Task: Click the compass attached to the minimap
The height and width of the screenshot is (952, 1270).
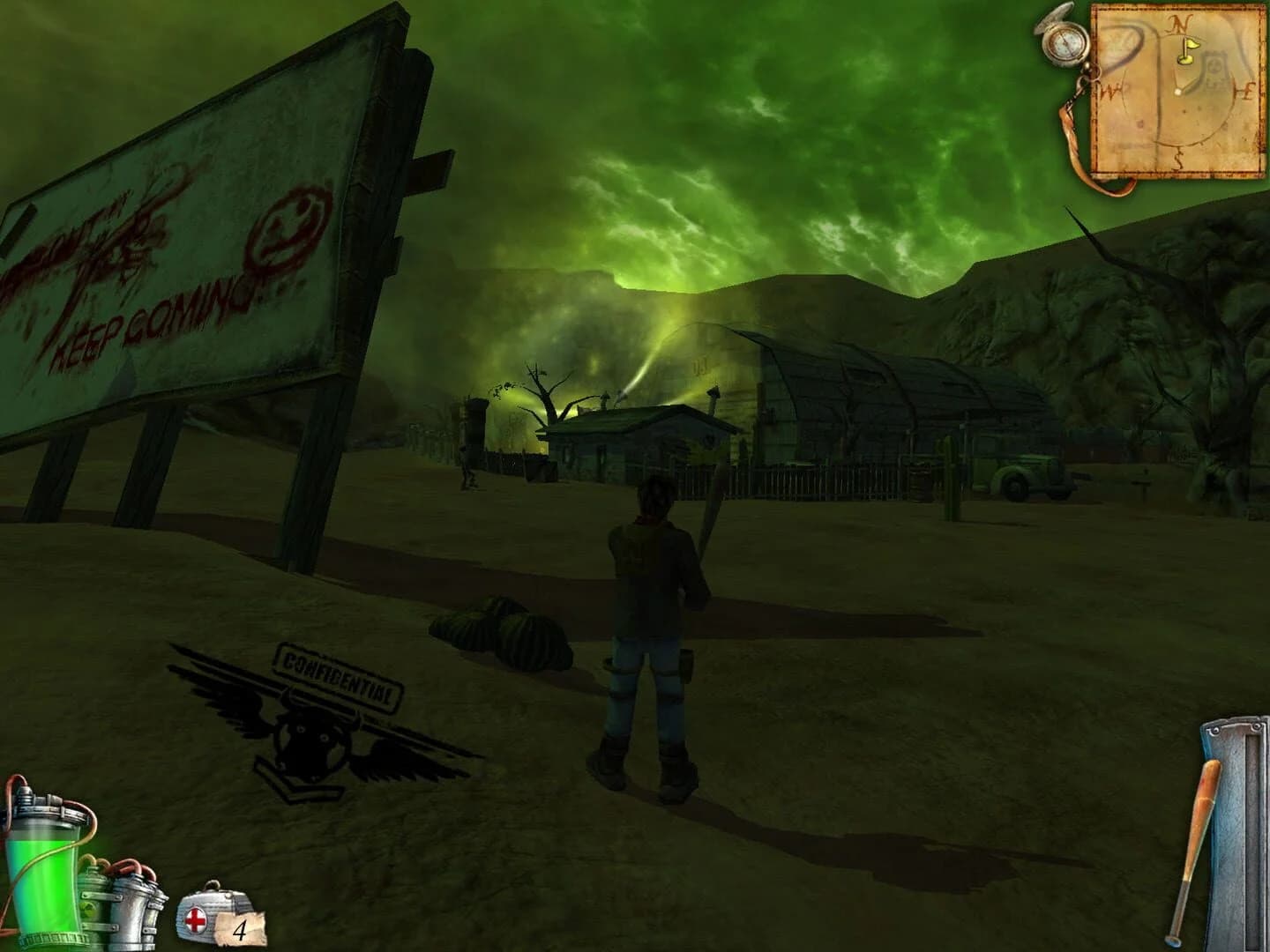Action: click(1065, 45)
